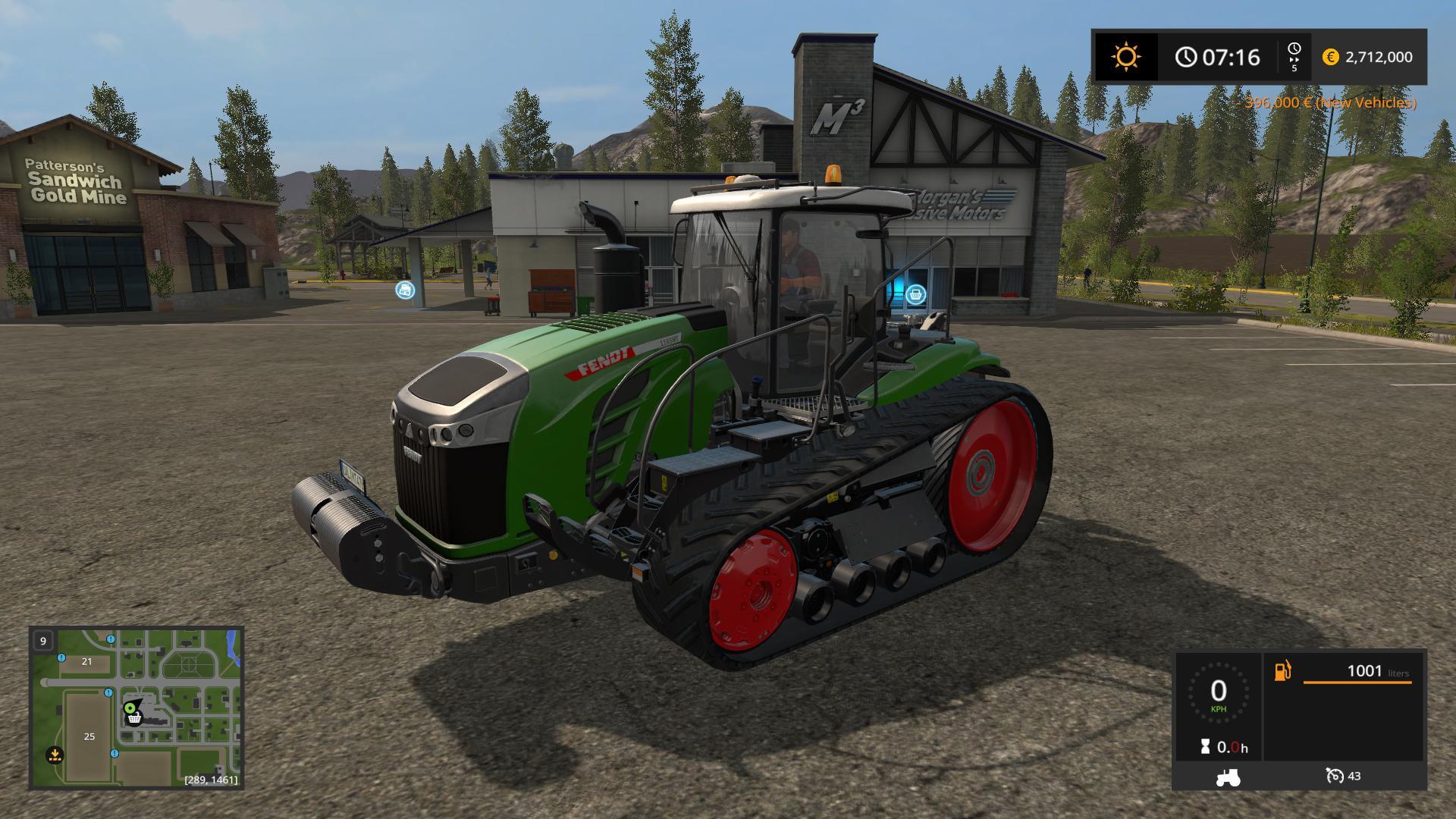The width and height of the screenshot is (1456, 819).
Task: Click the time scale speed icon
Action: point(1294,57)
